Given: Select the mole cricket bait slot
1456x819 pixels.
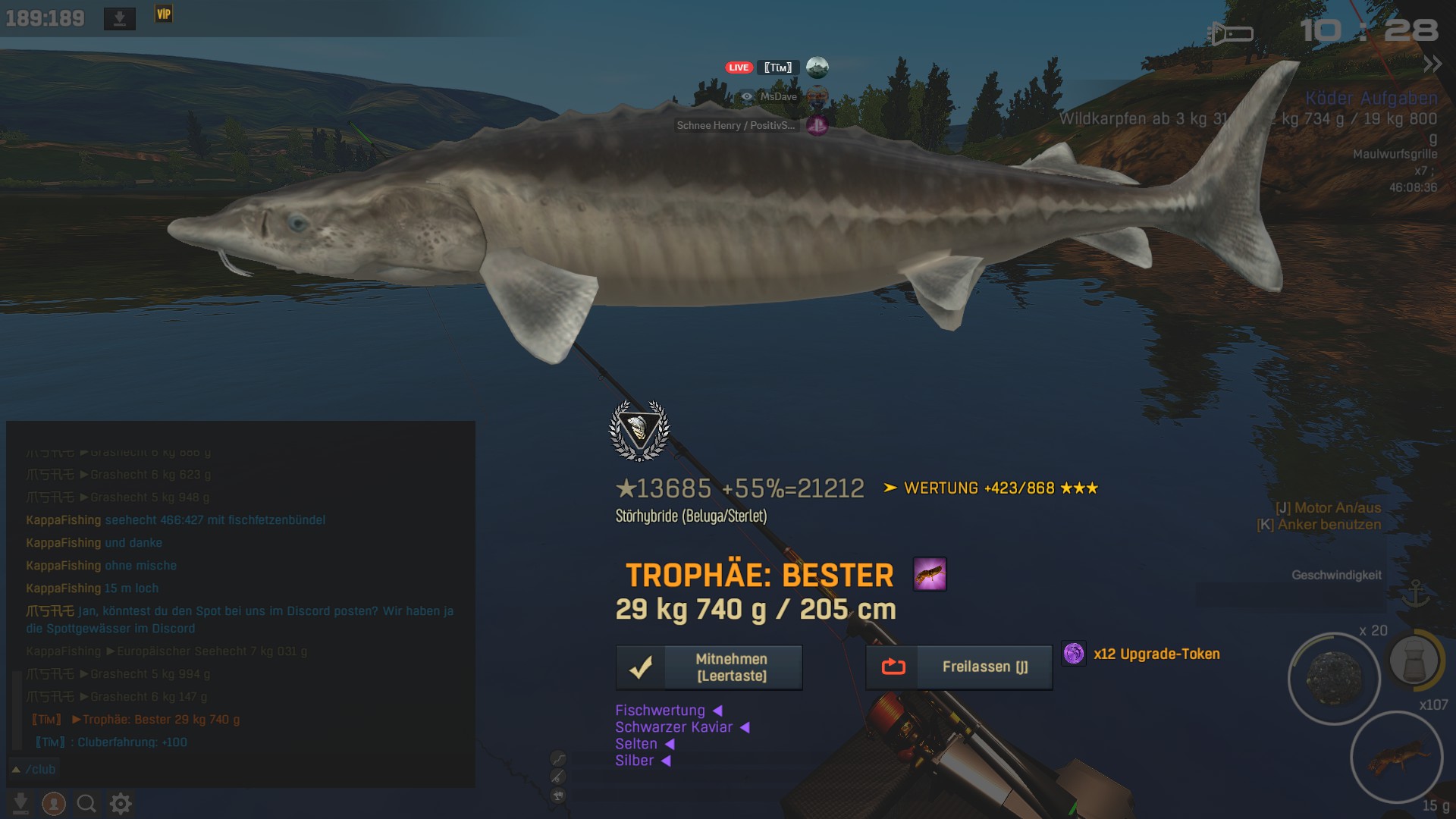Looking at the screenshot, I should pyautogui.click(x=1396, y=757).
